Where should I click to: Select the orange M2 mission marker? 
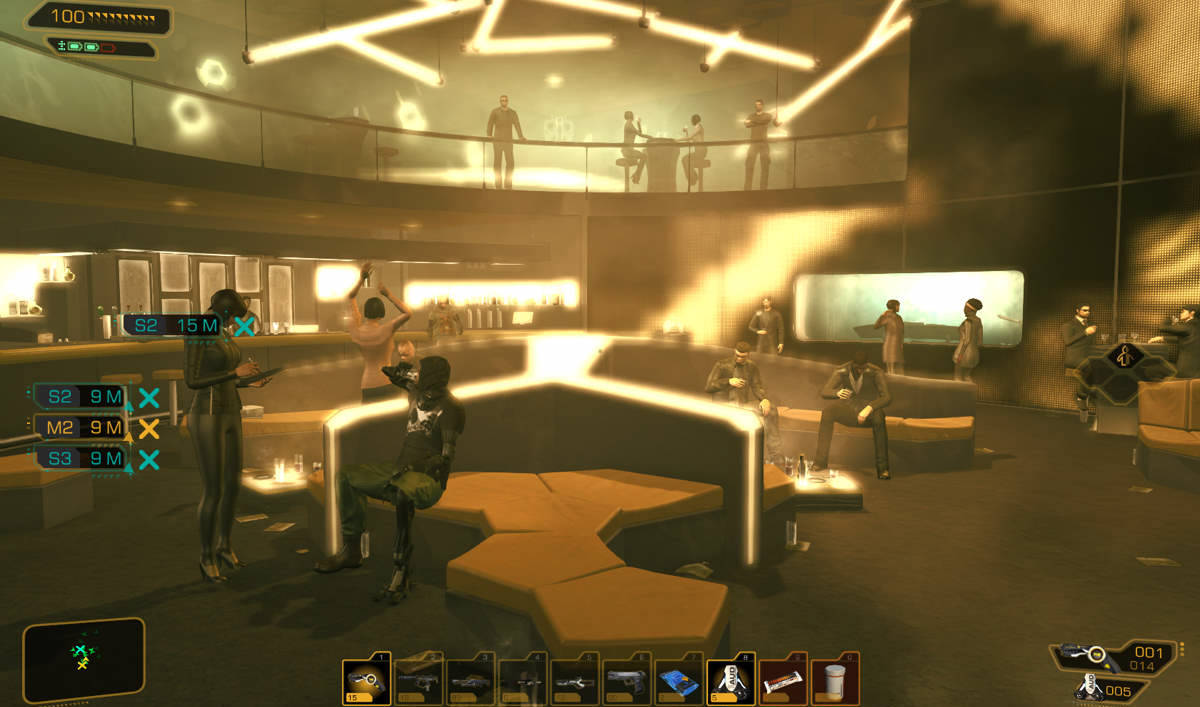[x=79, y=428]
